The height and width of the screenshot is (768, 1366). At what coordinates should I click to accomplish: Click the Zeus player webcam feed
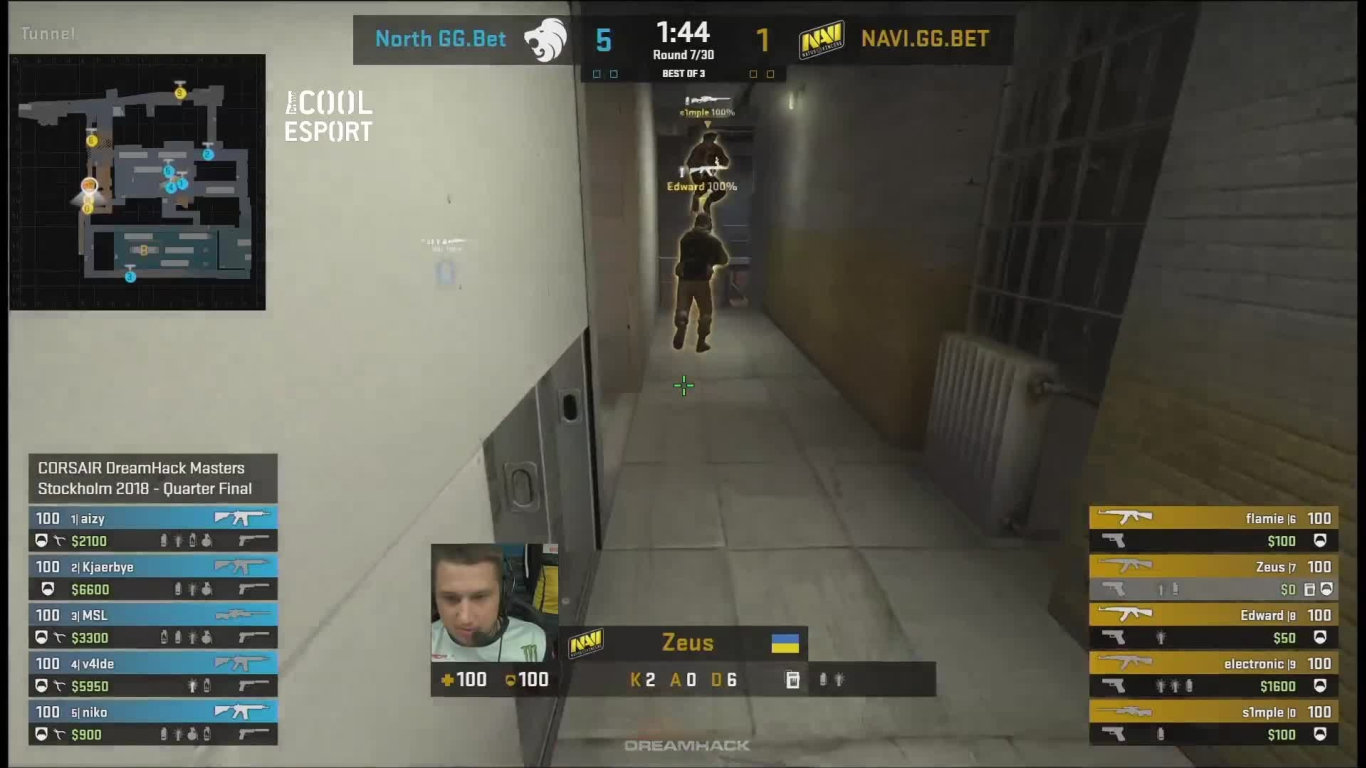(x=494, y=603)
